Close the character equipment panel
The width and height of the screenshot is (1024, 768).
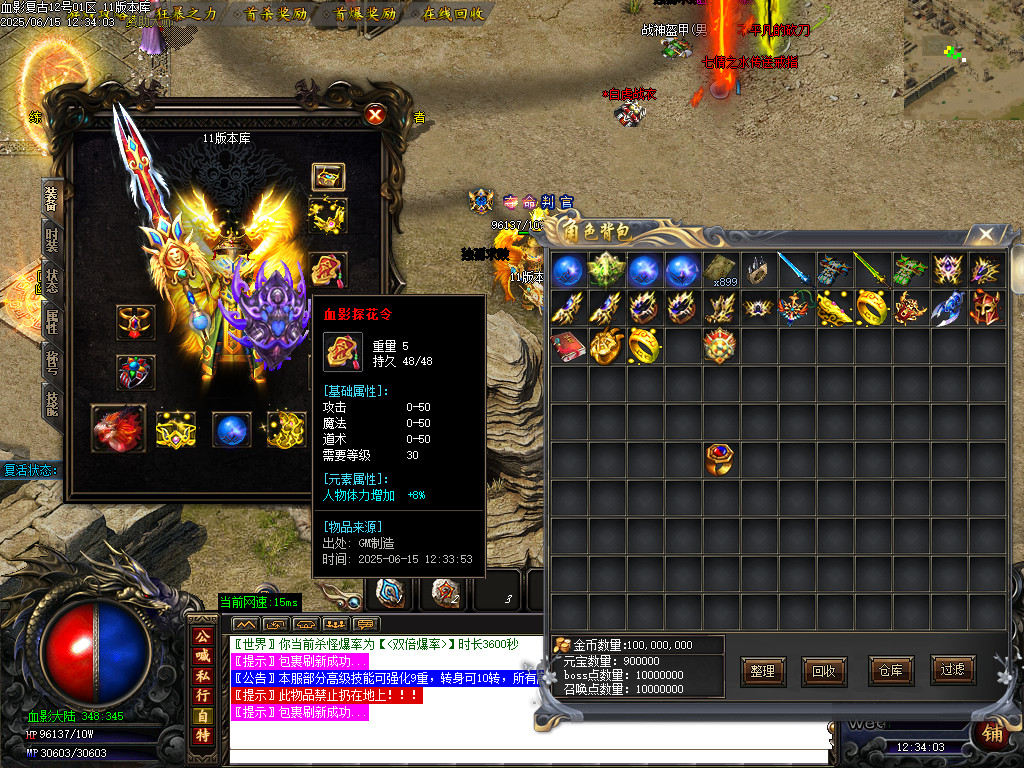coord(375,115)
